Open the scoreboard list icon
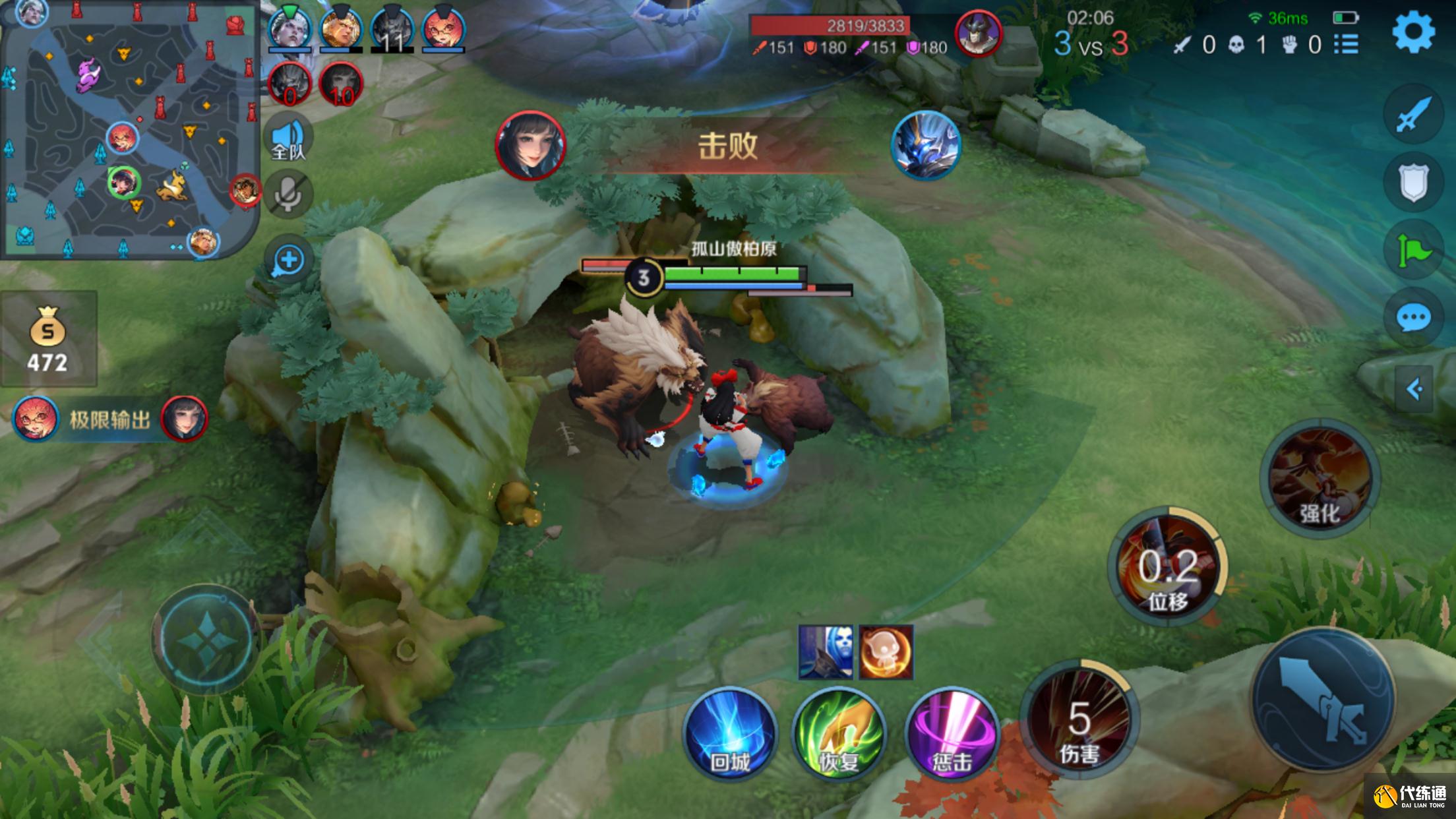 click(1346, 44)
